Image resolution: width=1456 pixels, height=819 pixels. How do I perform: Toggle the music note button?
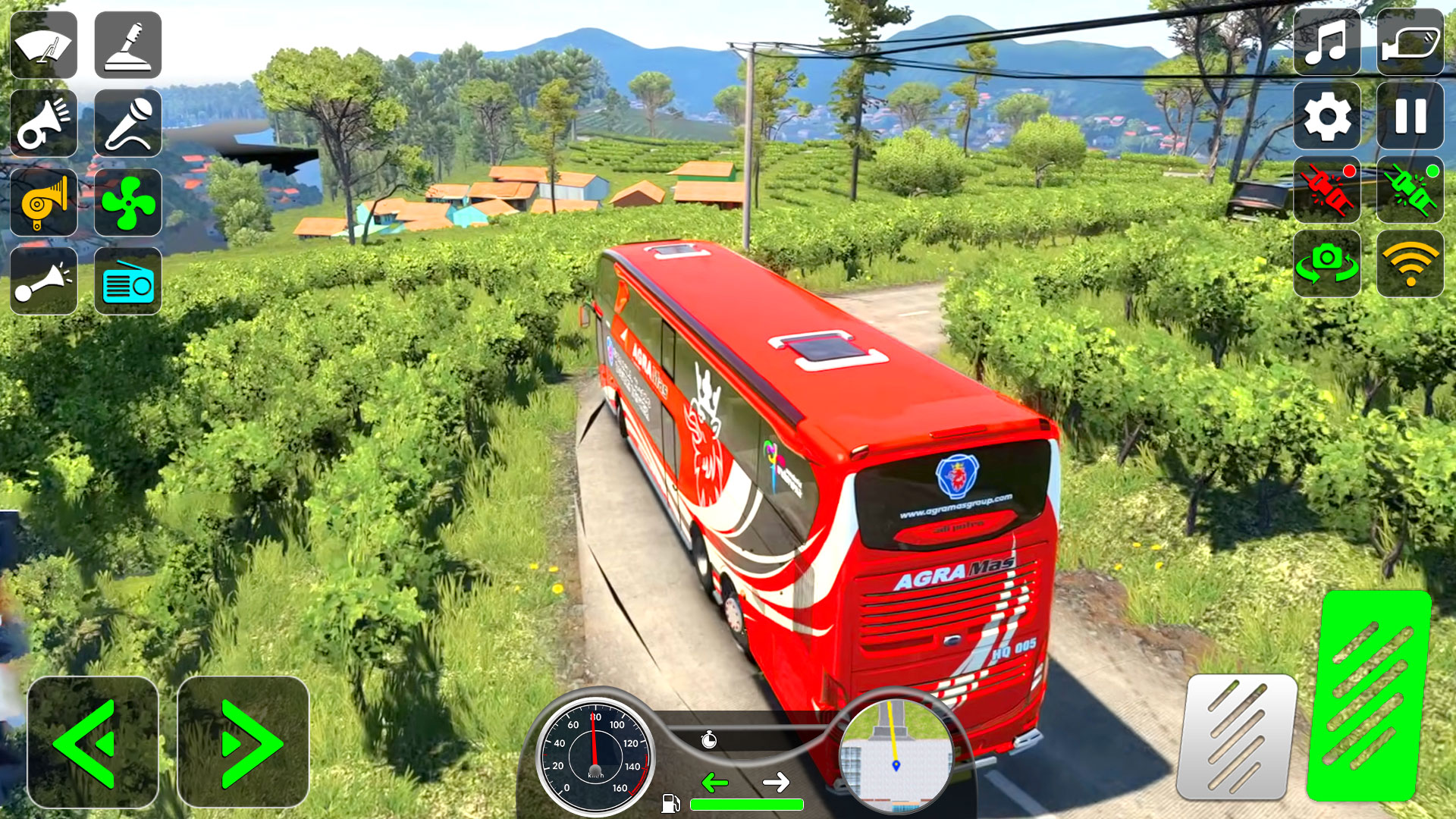1326,42
